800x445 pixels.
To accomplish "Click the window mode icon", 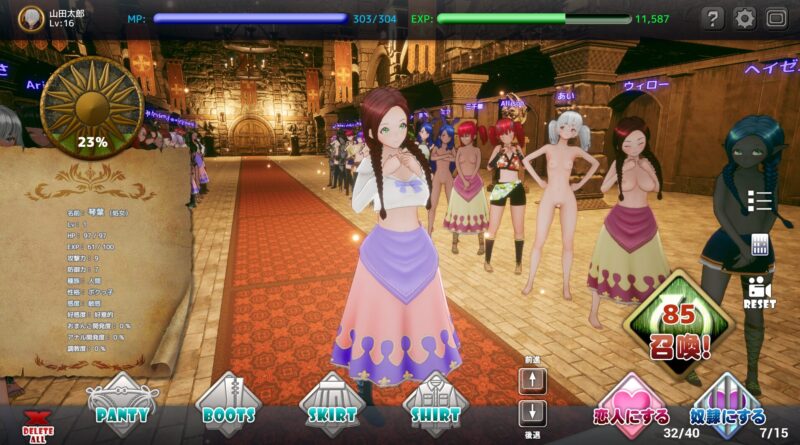I will click(x=777, y=18).
